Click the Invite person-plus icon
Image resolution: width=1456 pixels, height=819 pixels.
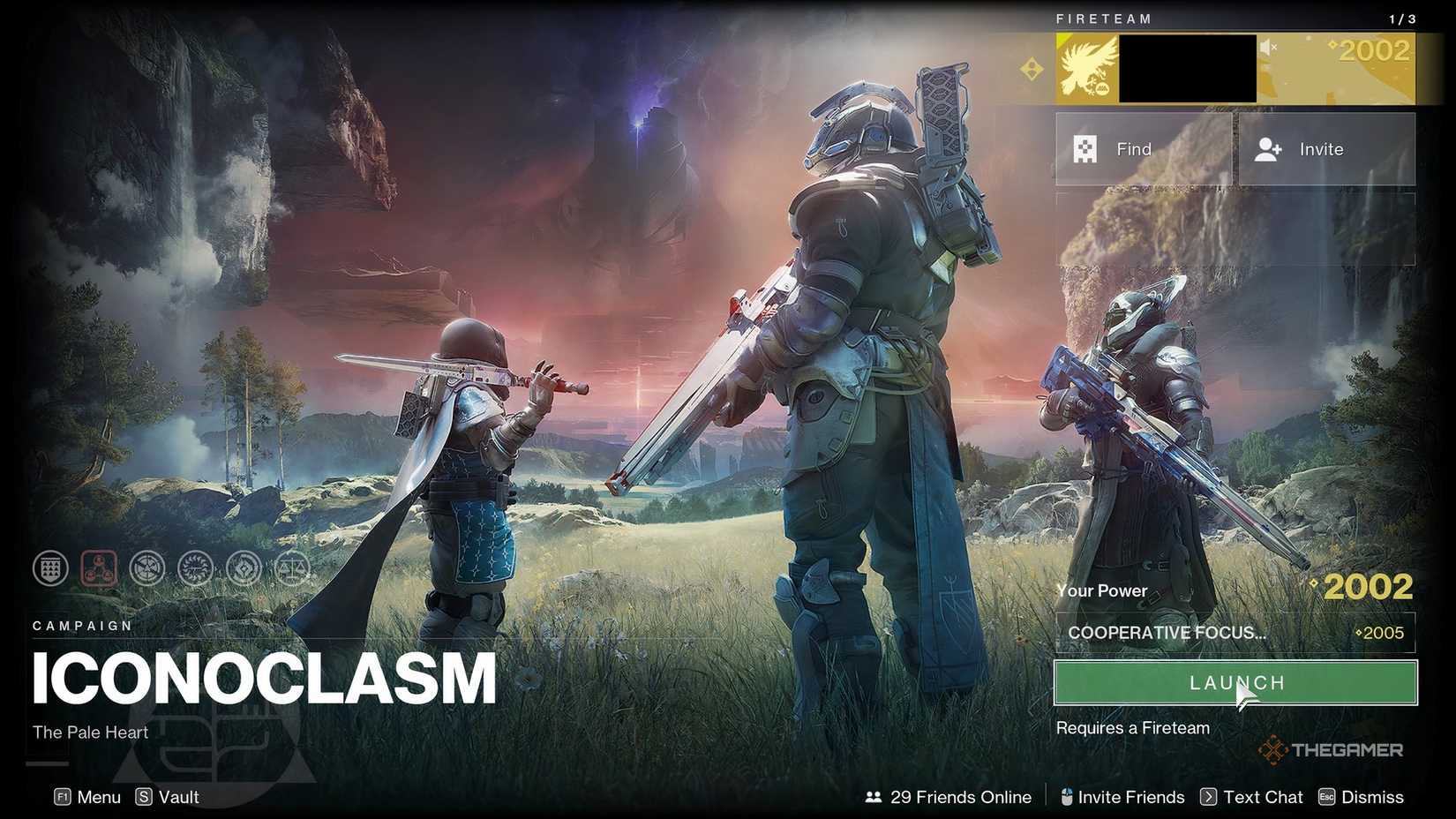pos(1268,149)
